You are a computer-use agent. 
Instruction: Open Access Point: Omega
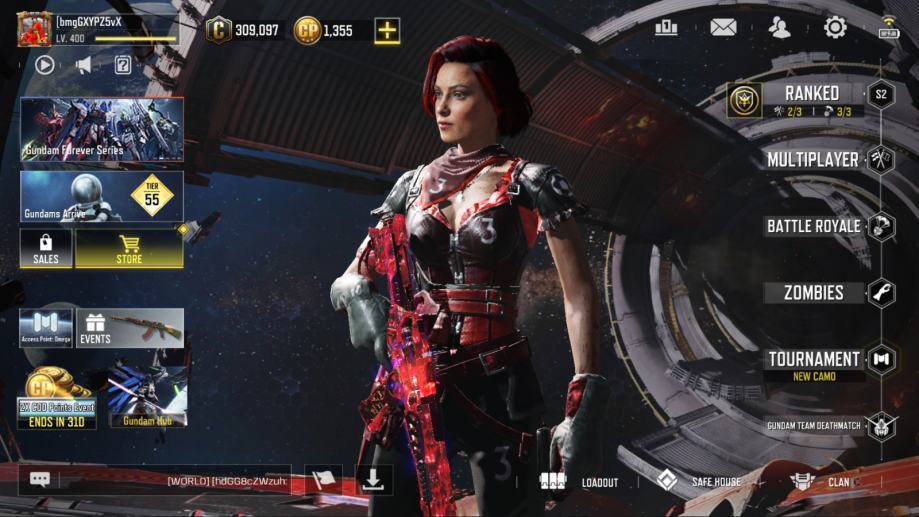pos(46,328)
